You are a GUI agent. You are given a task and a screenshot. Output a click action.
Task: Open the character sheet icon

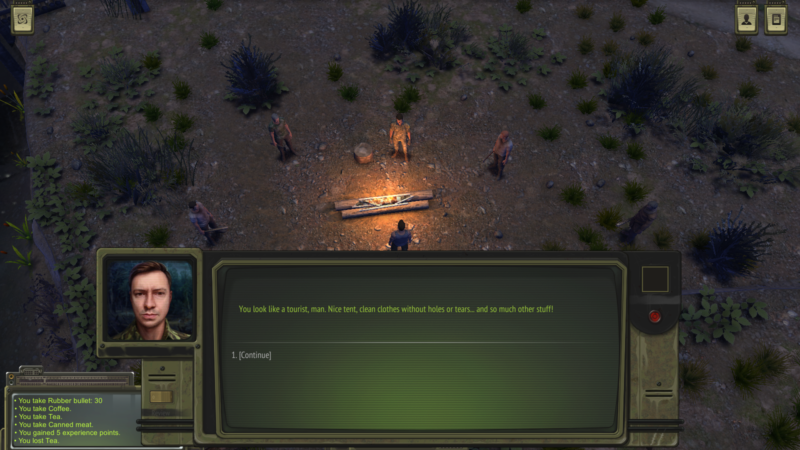pos(746,19)
